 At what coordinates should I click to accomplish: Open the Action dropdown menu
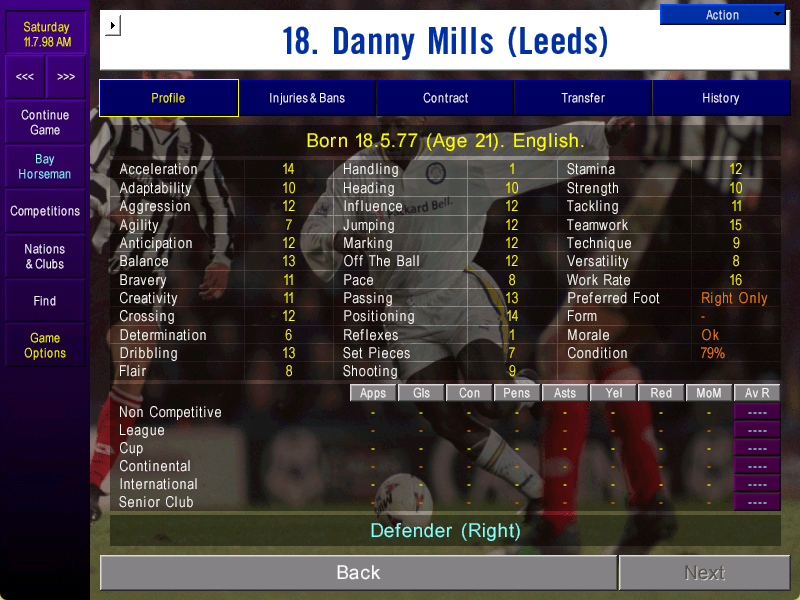coord(722,15)
